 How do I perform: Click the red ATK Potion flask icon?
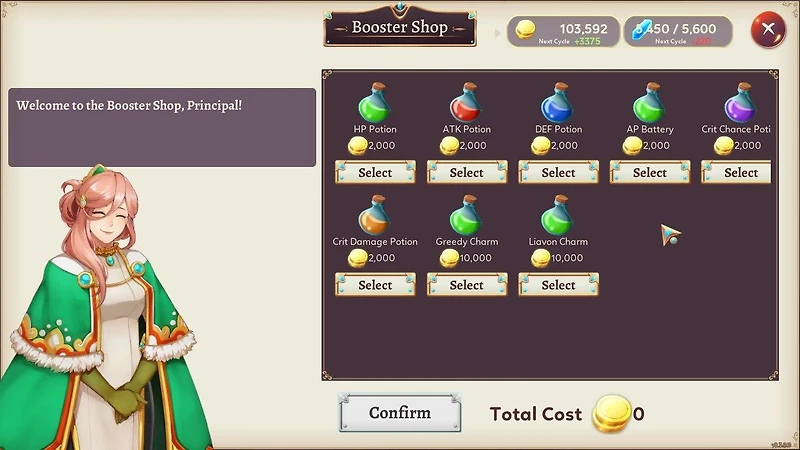466,103
